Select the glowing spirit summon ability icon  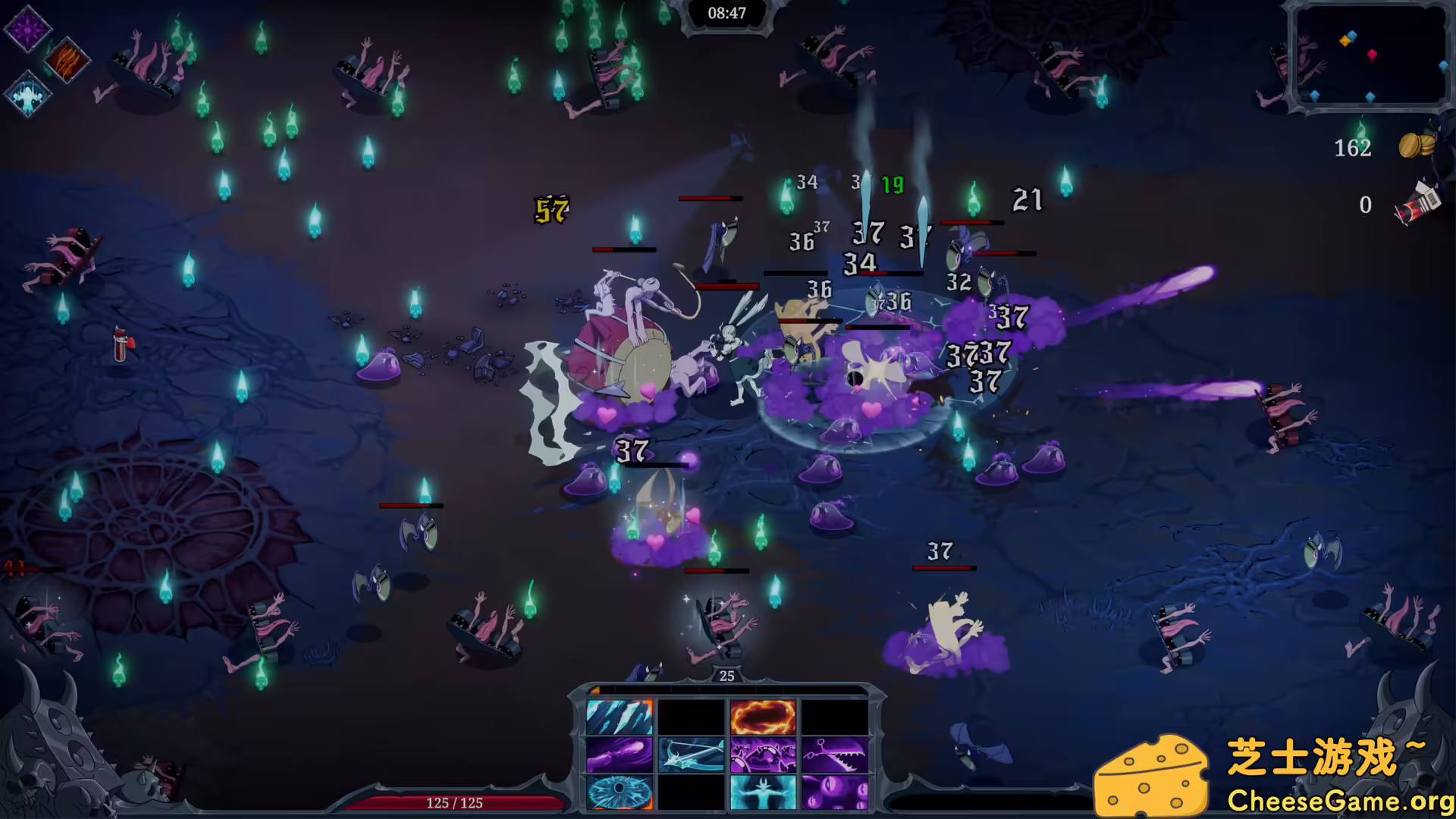764,793
